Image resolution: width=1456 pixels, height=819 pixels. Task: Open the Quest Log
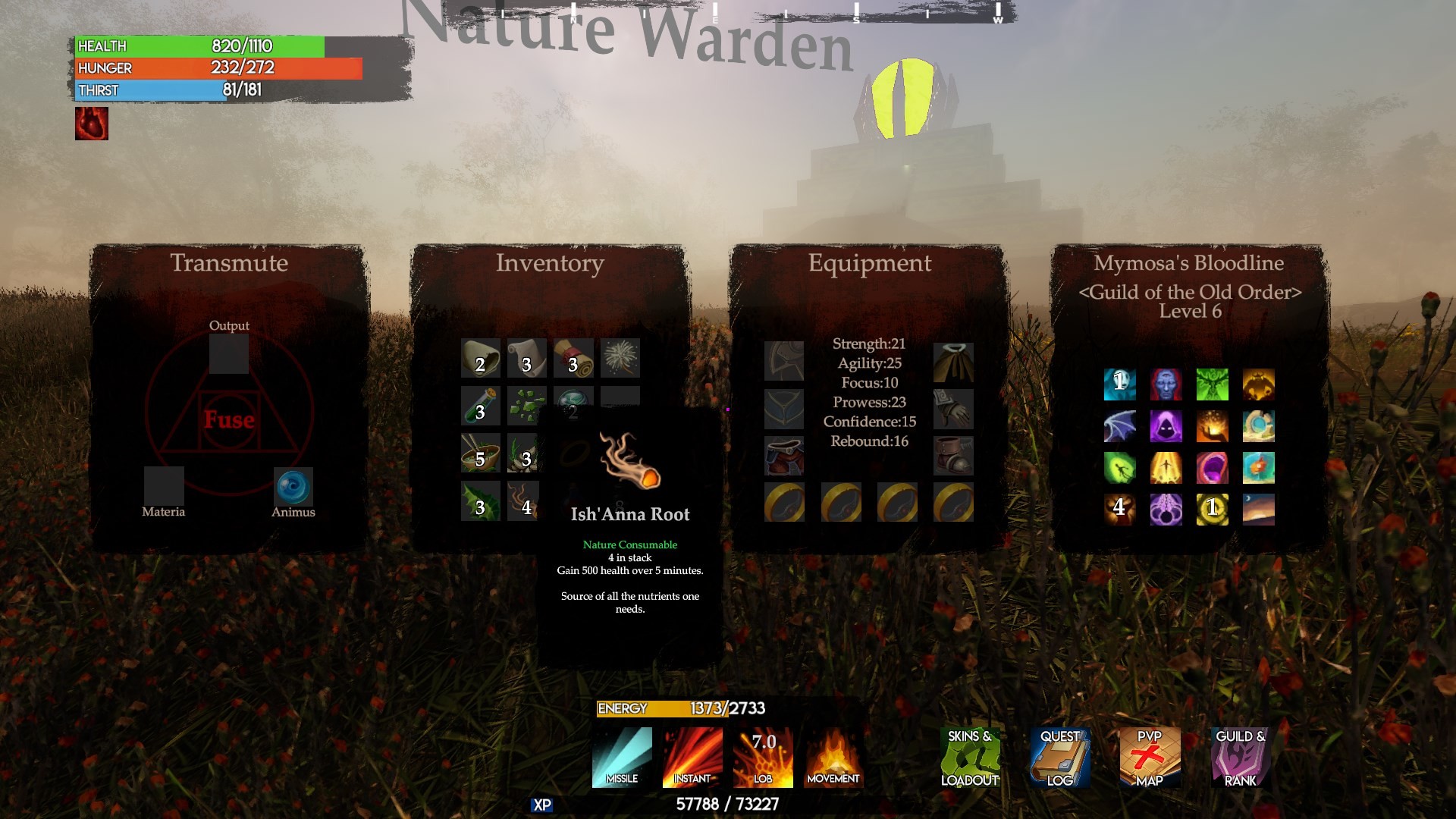pyautogui.click(x=1060, y=757)
